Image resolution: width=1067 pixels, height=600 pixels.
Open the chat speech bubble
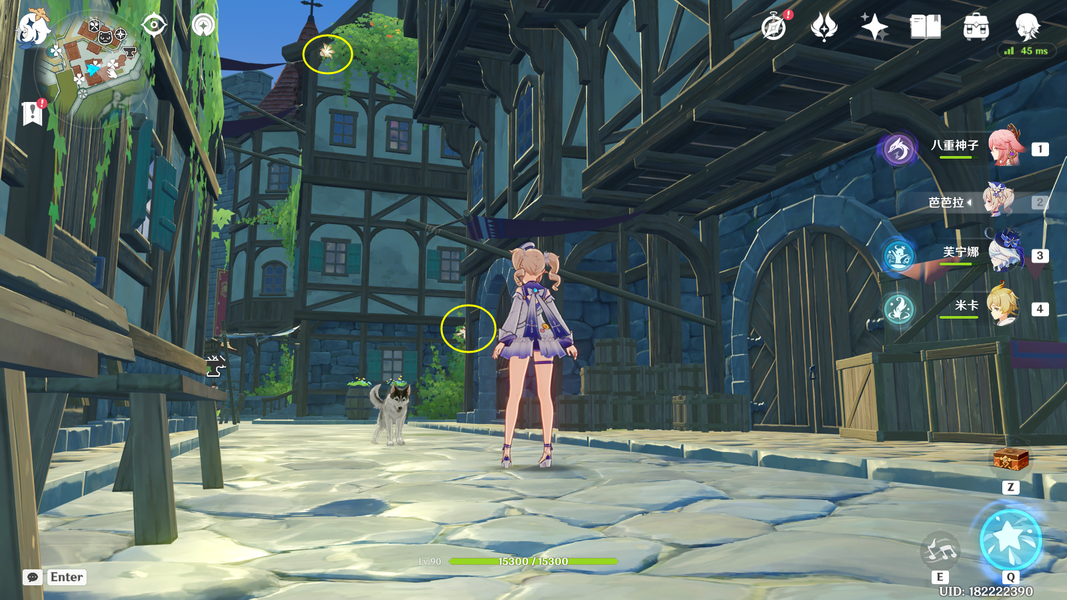[x=33, y=577]
